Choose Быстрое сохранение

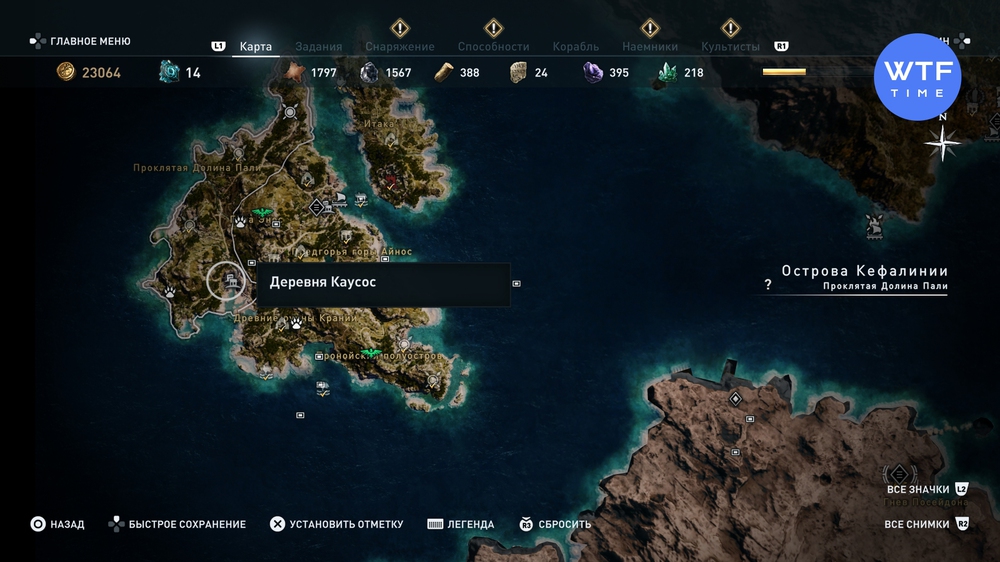pyautogui.click(x=179, y=524)
